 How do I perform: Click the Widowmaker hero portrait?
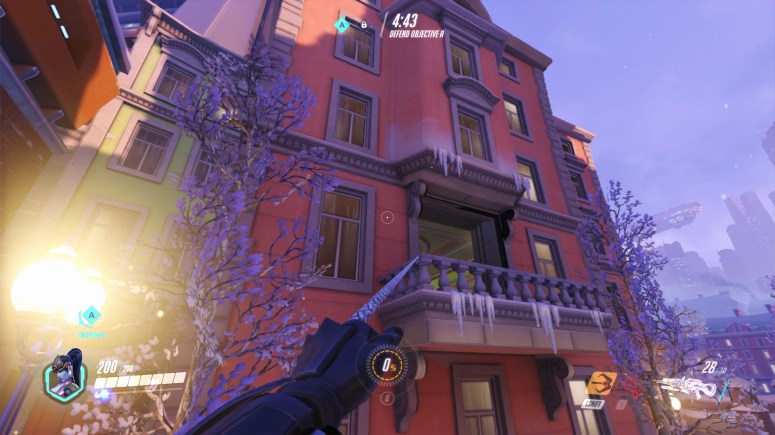pyautogui.click(x=62, y=382)
